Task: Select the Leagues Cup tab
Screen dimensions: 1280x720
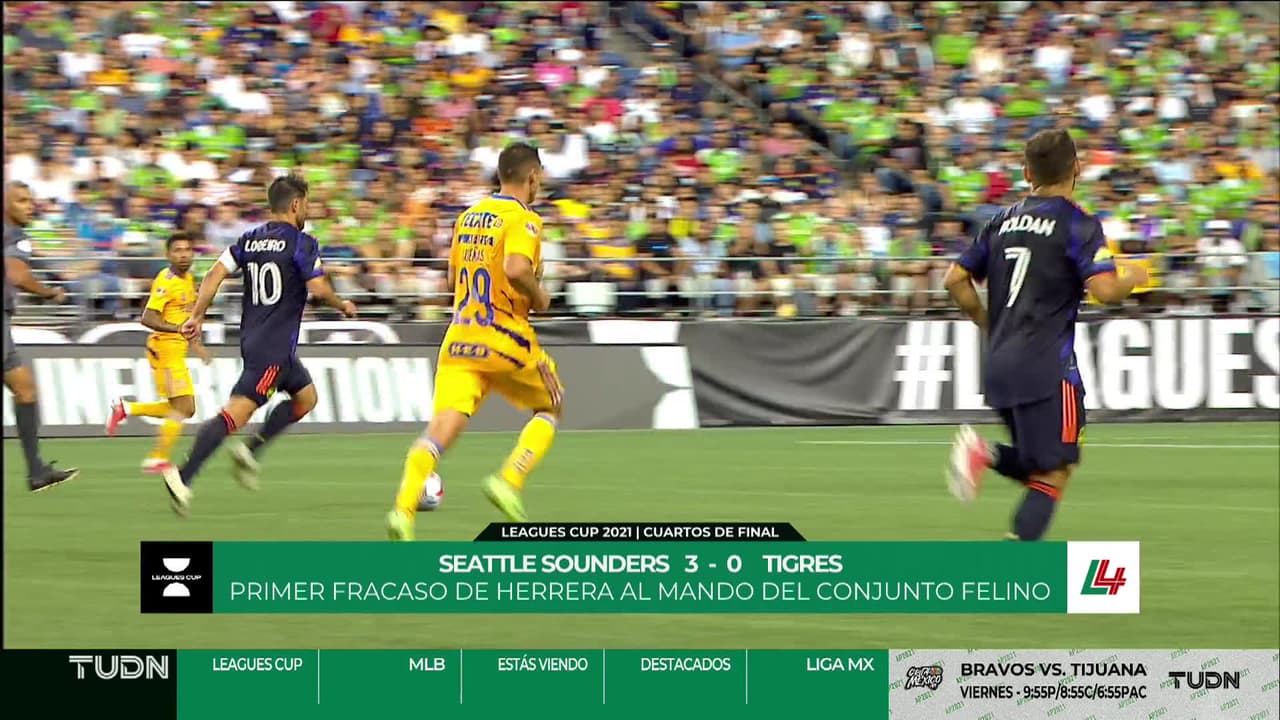Action: [257, 665]
